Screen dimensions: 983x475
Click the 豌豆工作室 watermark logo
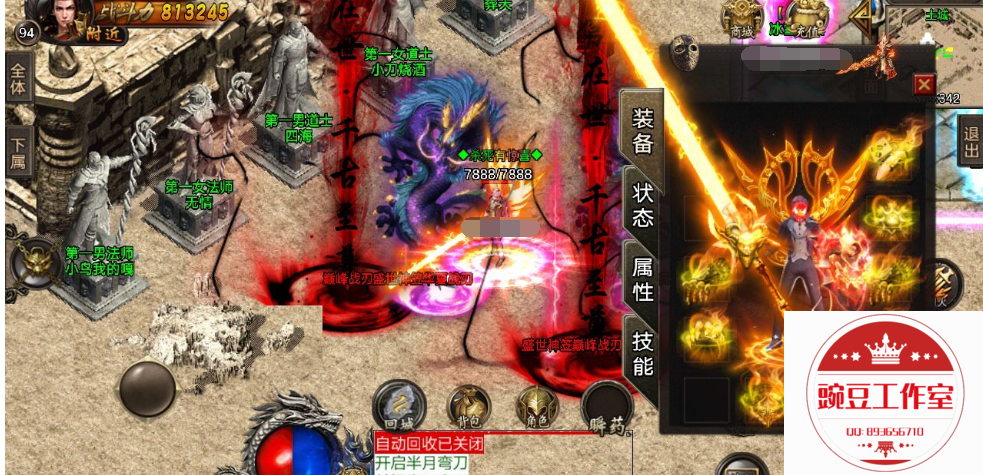(x=883, y=393)
